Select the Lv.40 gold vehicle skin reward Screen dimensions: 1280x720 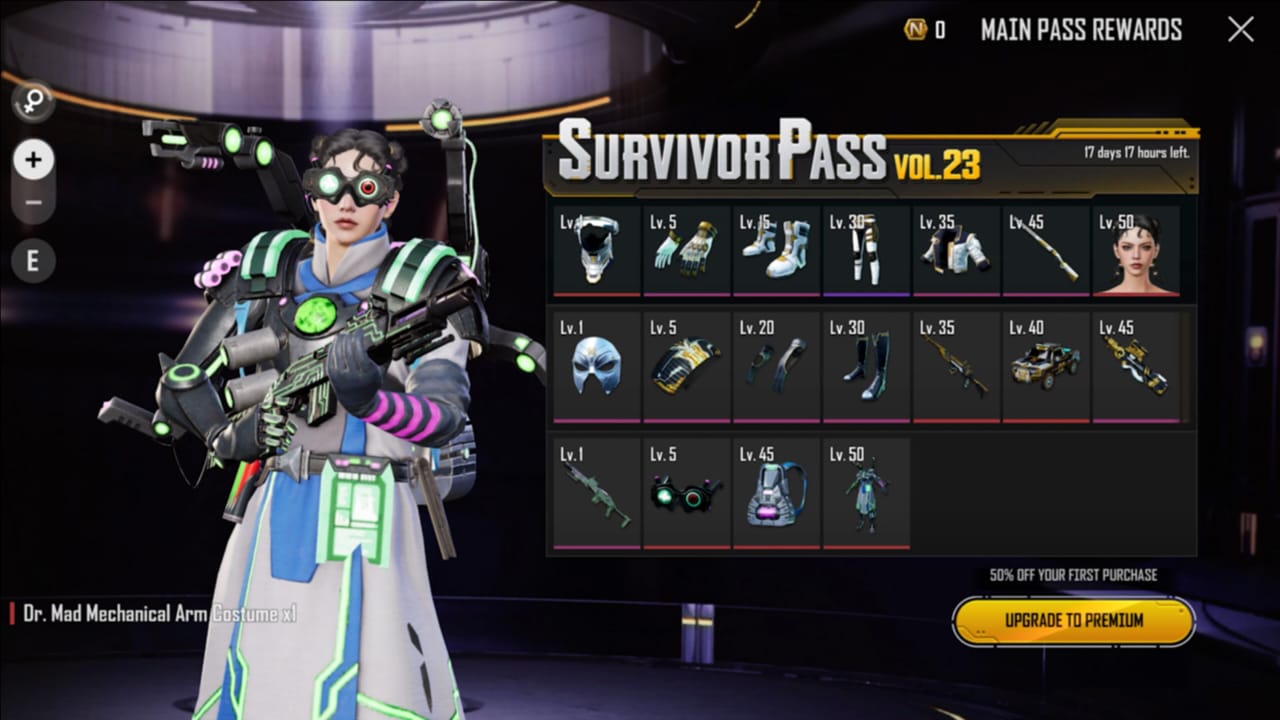(1046, 366)
